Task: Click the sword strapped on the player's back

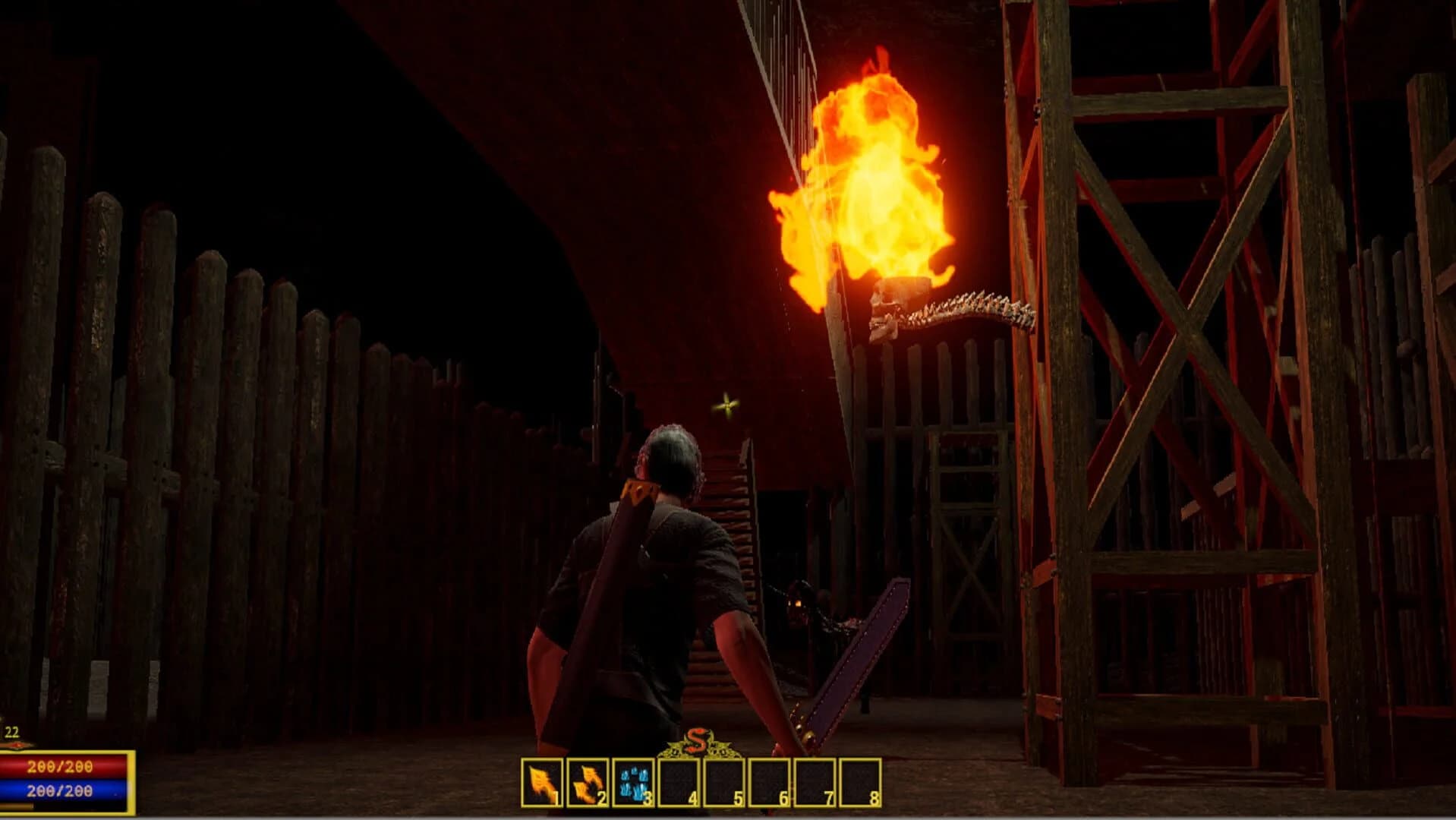Action: [x=592, y=600]
